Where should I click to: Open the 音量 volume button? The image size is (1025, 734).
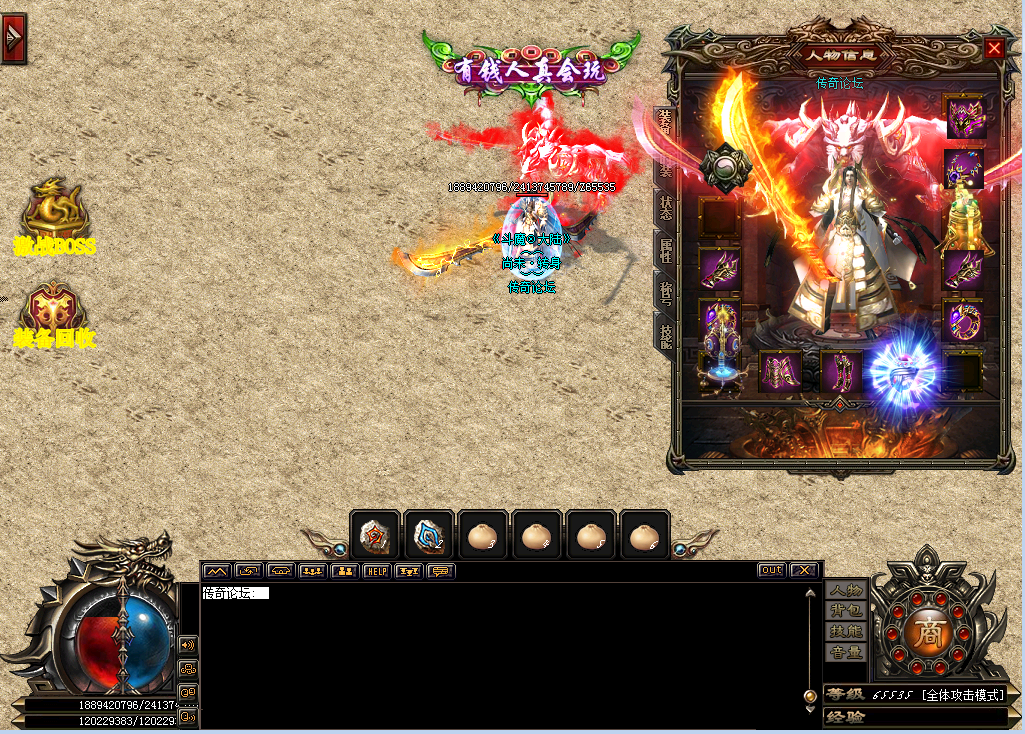click(846, 652)
